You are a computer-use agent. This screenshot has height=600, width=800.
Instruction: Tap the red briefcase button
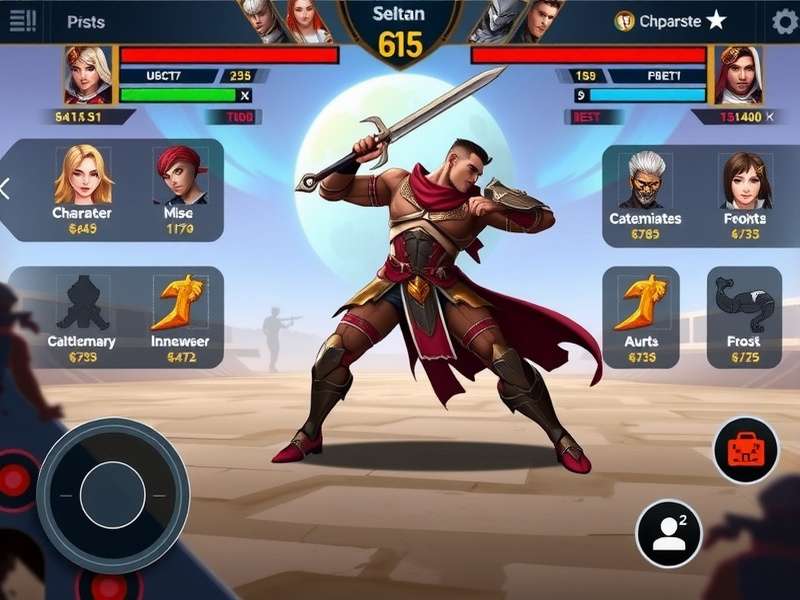click(745, 450)
